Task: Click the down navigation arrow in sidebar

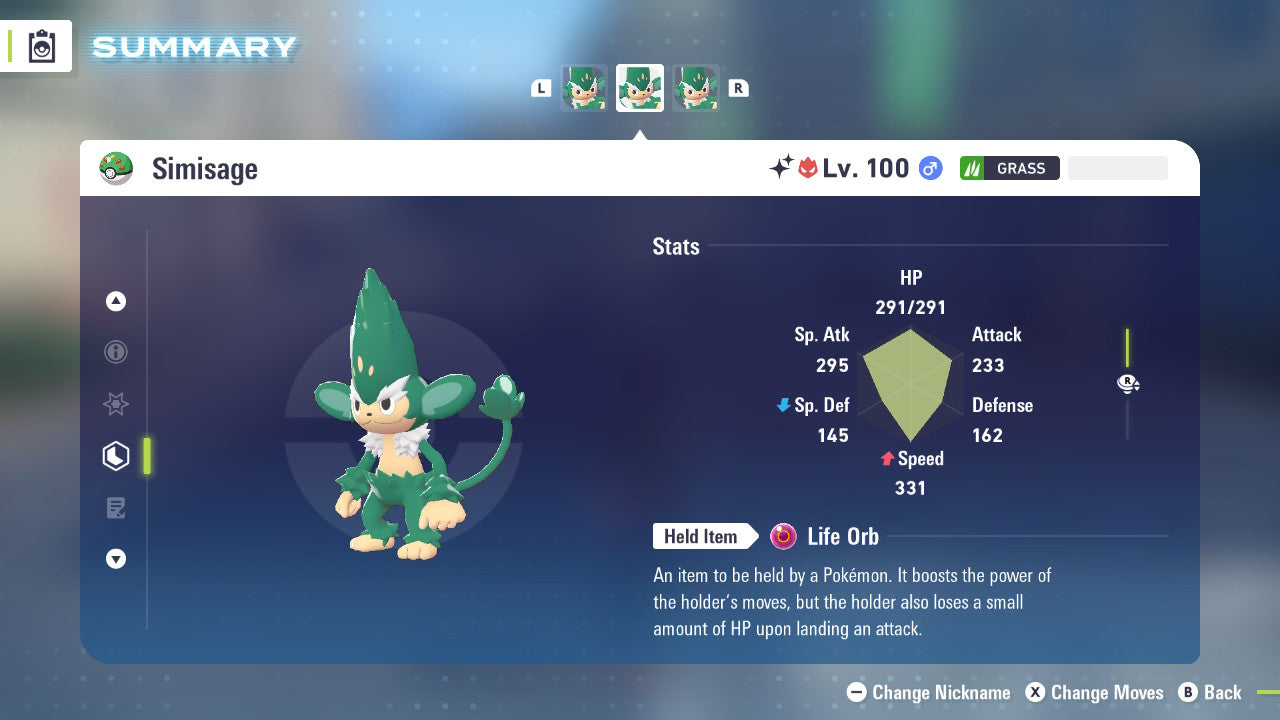Action: (x=115, y=559)
